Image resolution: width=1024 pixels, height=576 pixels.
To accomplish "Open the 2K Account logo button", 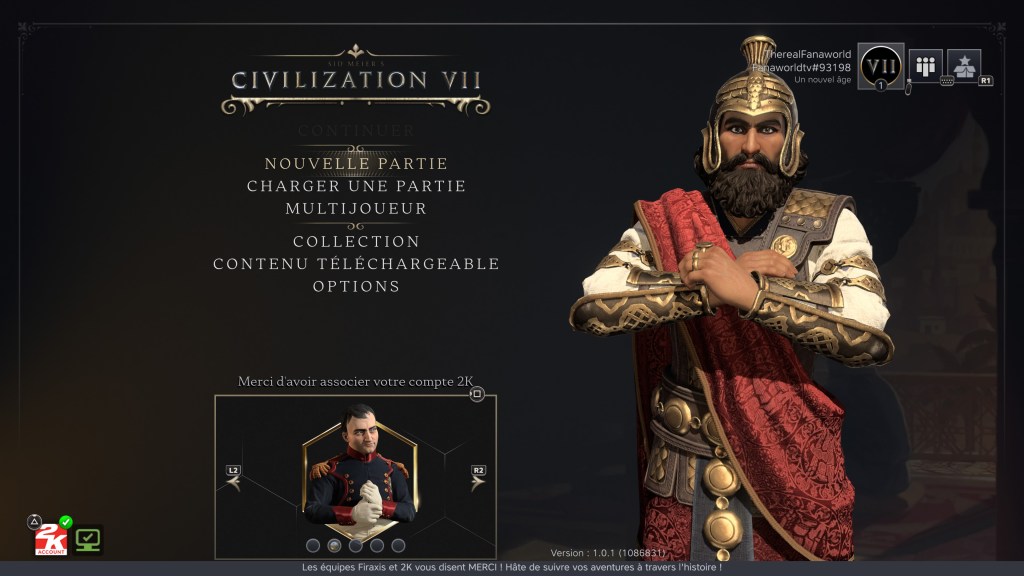I will (x=50, y=540).
